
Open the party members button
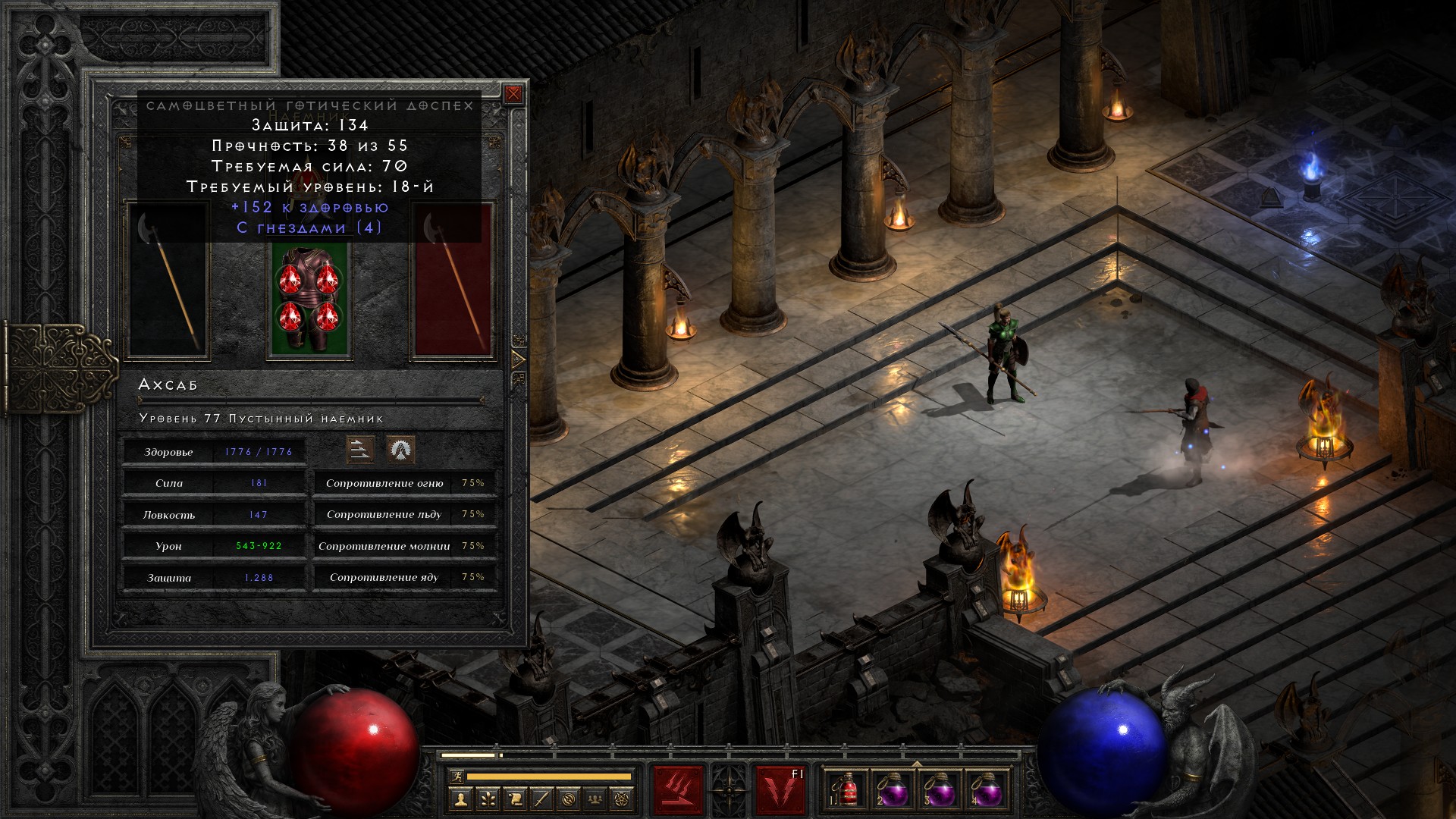pos(597,799)
